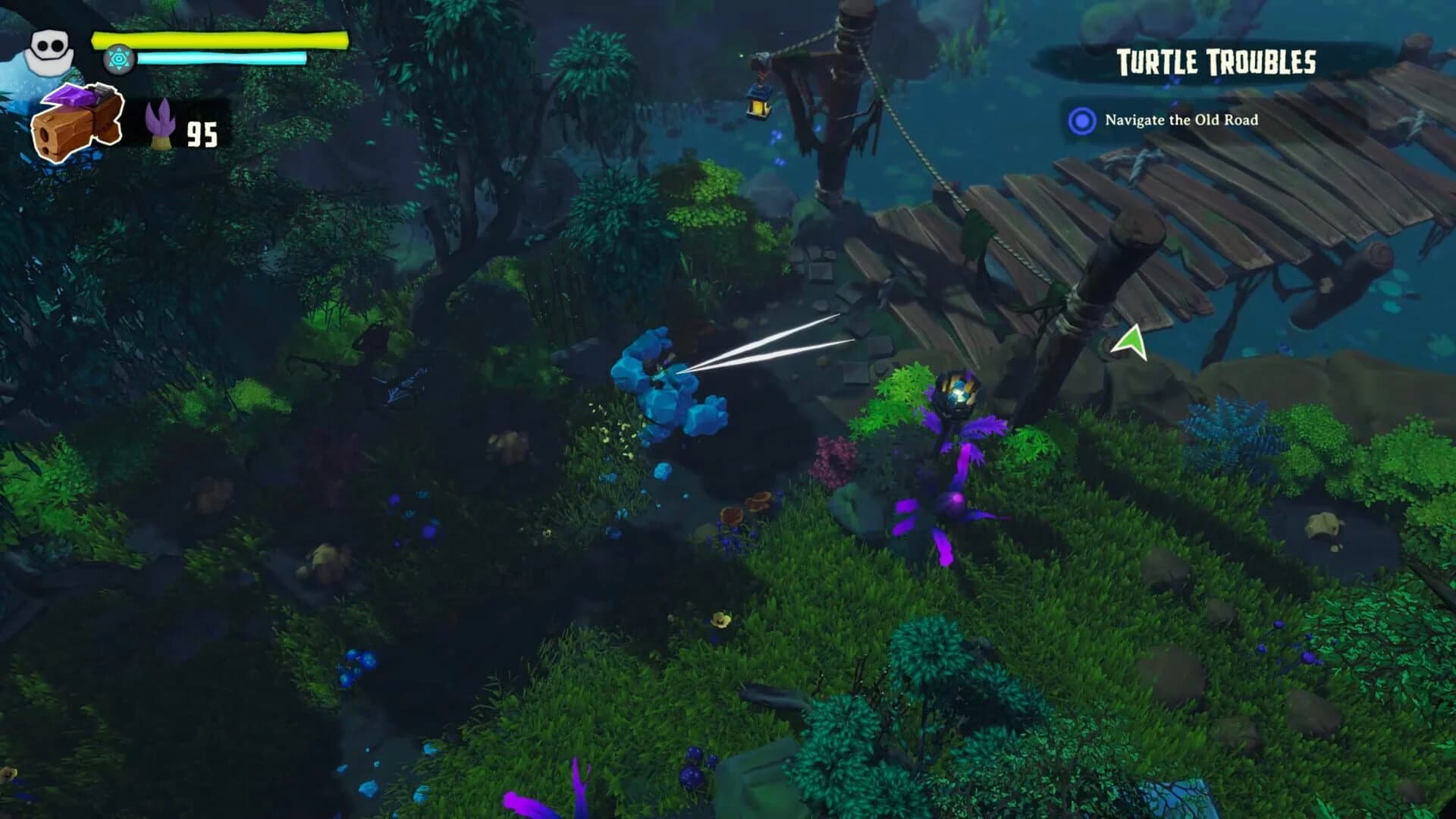The height and width of the screenshot is (819, 1456).
Task: Toggle the objective tracker radio indicator
Action: click(1083, 119)
